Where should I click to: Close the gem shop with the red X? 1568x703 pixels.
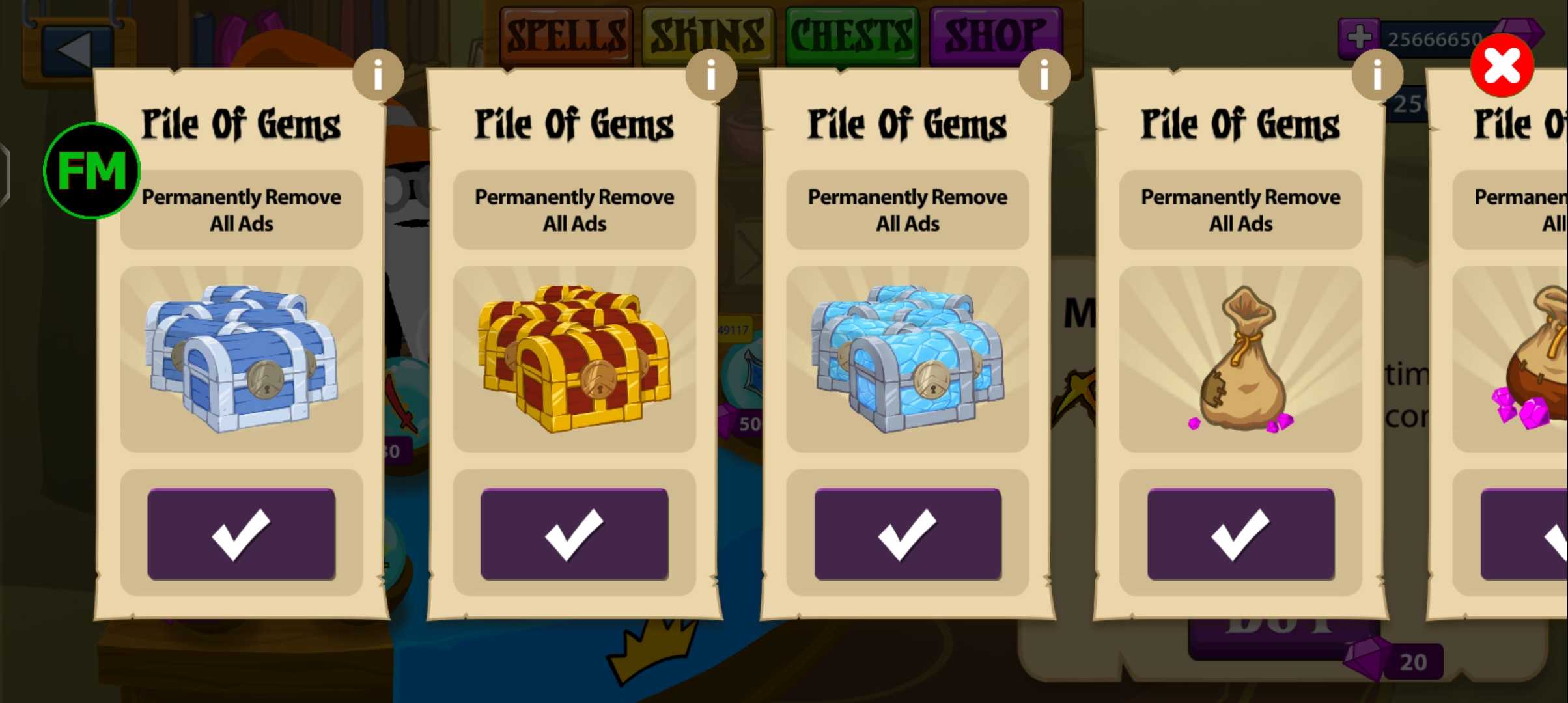coord(1502,66)
